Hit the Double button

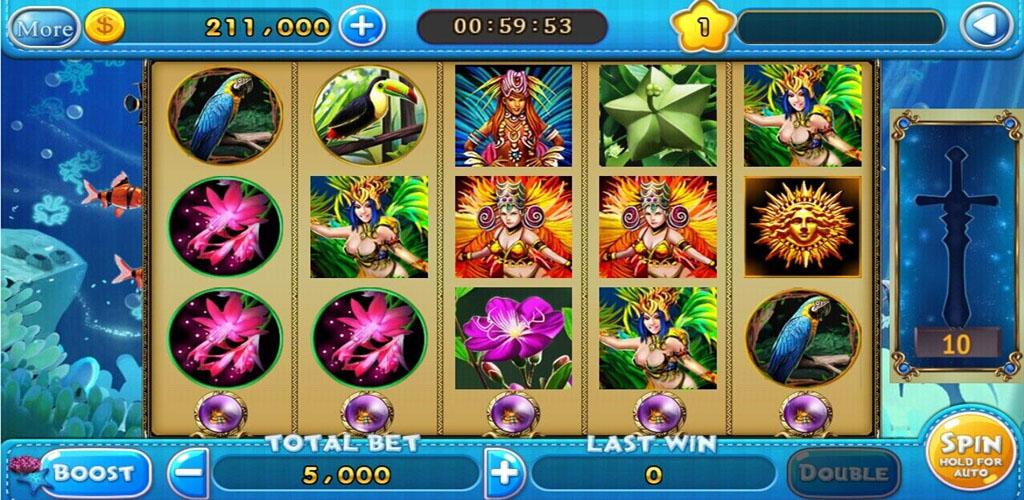coord(842,473)
